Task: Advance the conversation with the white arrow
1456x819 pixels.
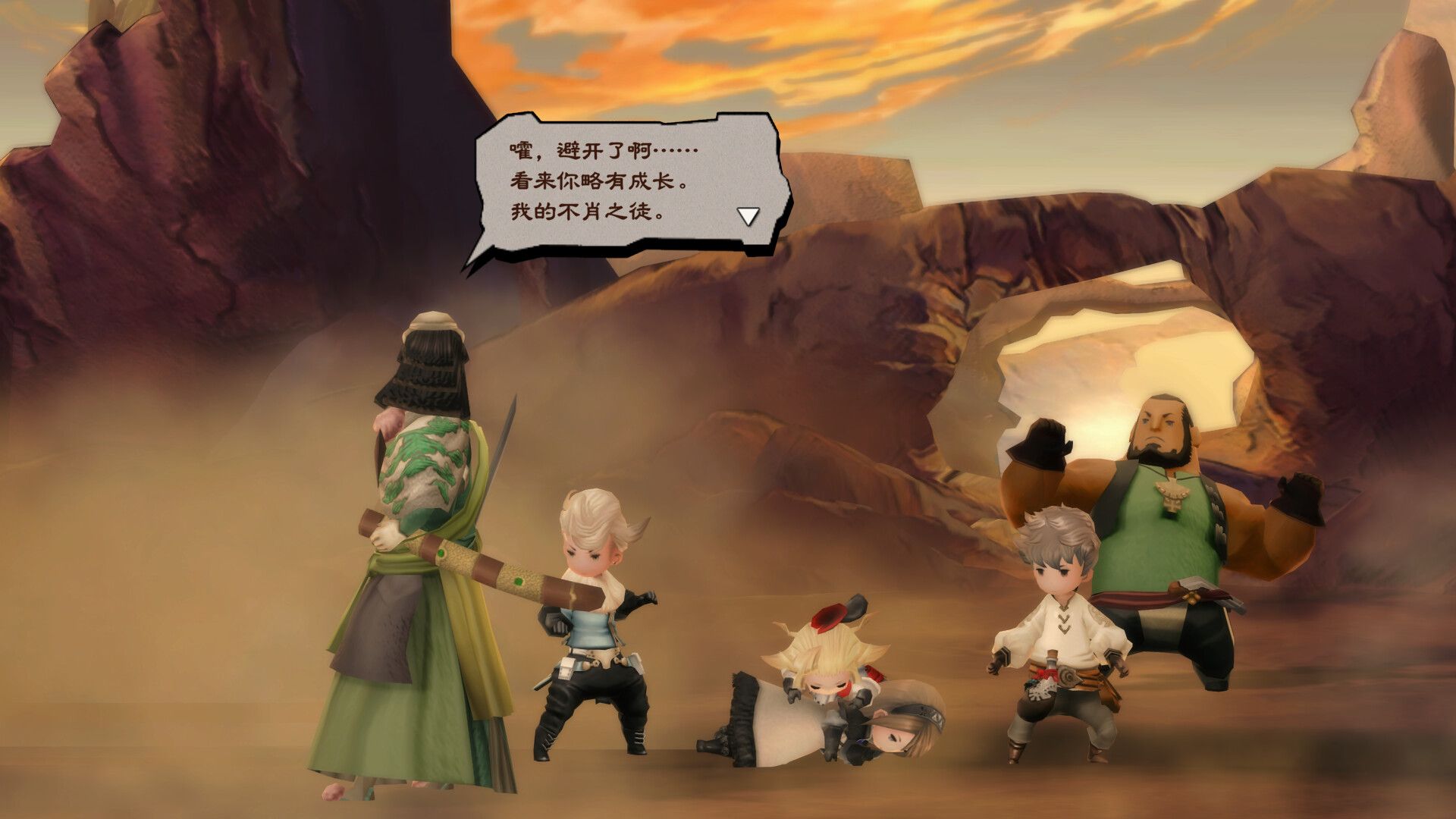Action: coord(748,215)
